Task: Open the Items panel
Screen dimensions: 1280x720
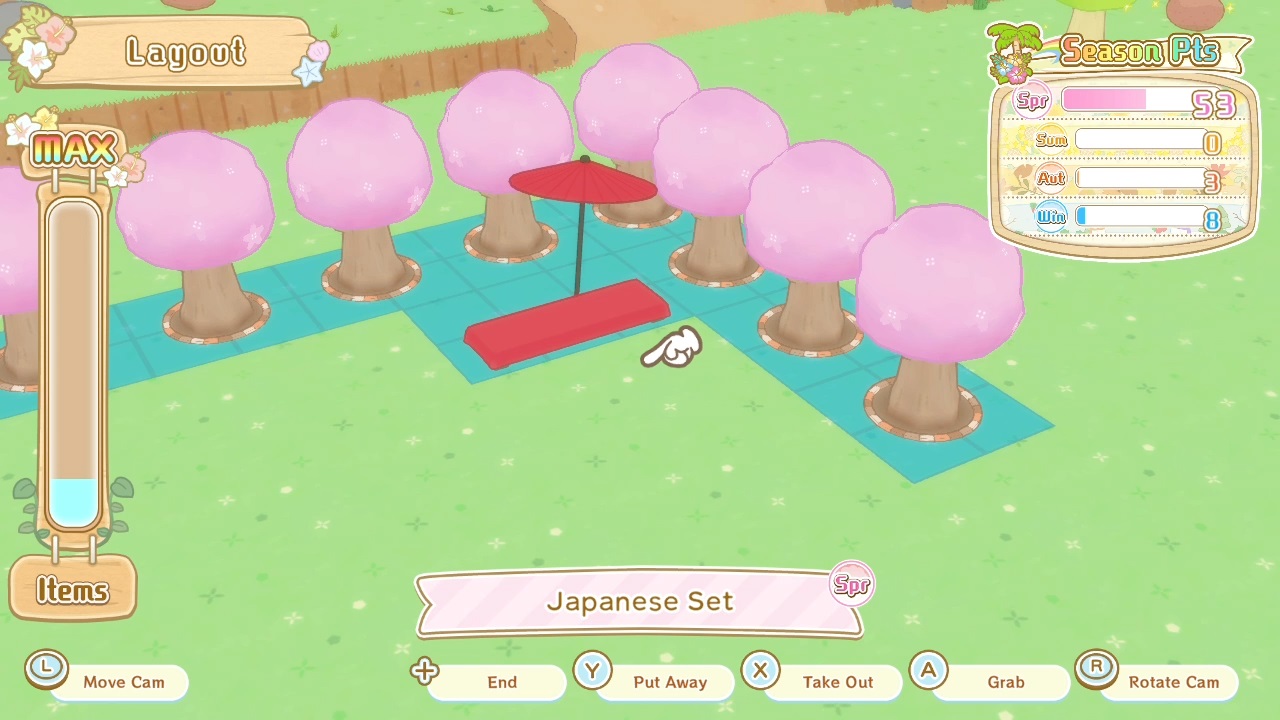Action: click(72, 591)
